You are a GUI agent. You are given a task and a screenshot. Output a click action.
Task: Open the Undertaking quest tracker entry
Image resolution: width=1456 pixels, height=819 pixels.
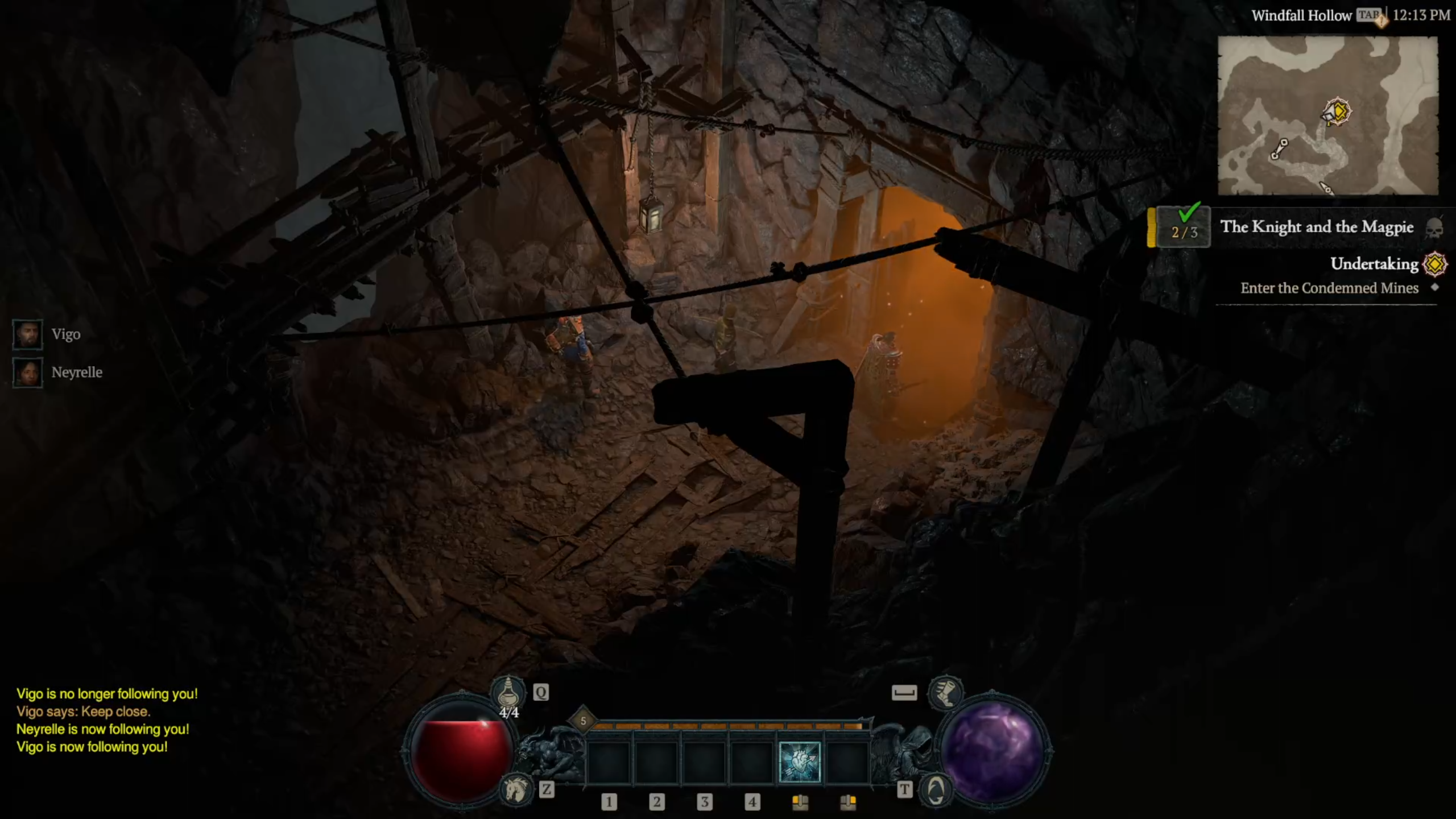coord(1374,264)
